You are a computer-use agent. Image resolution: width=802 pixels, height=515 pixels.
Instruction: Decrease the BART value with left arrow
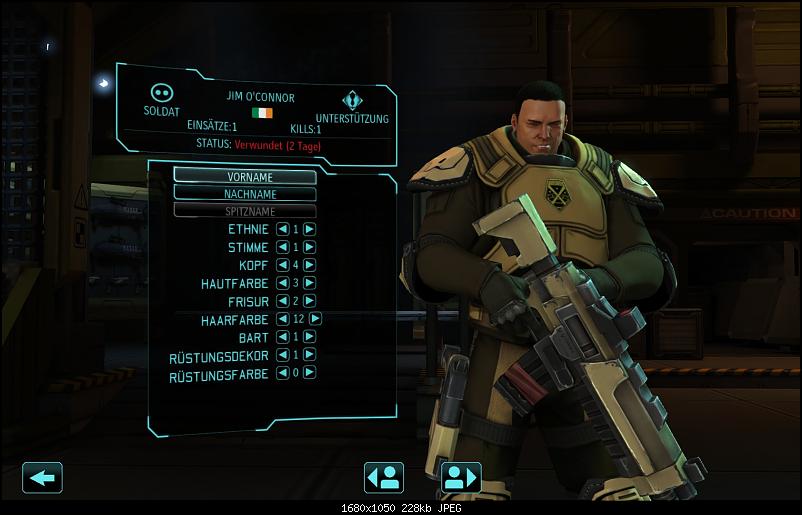pyautogui.click(x=282, y=336)
